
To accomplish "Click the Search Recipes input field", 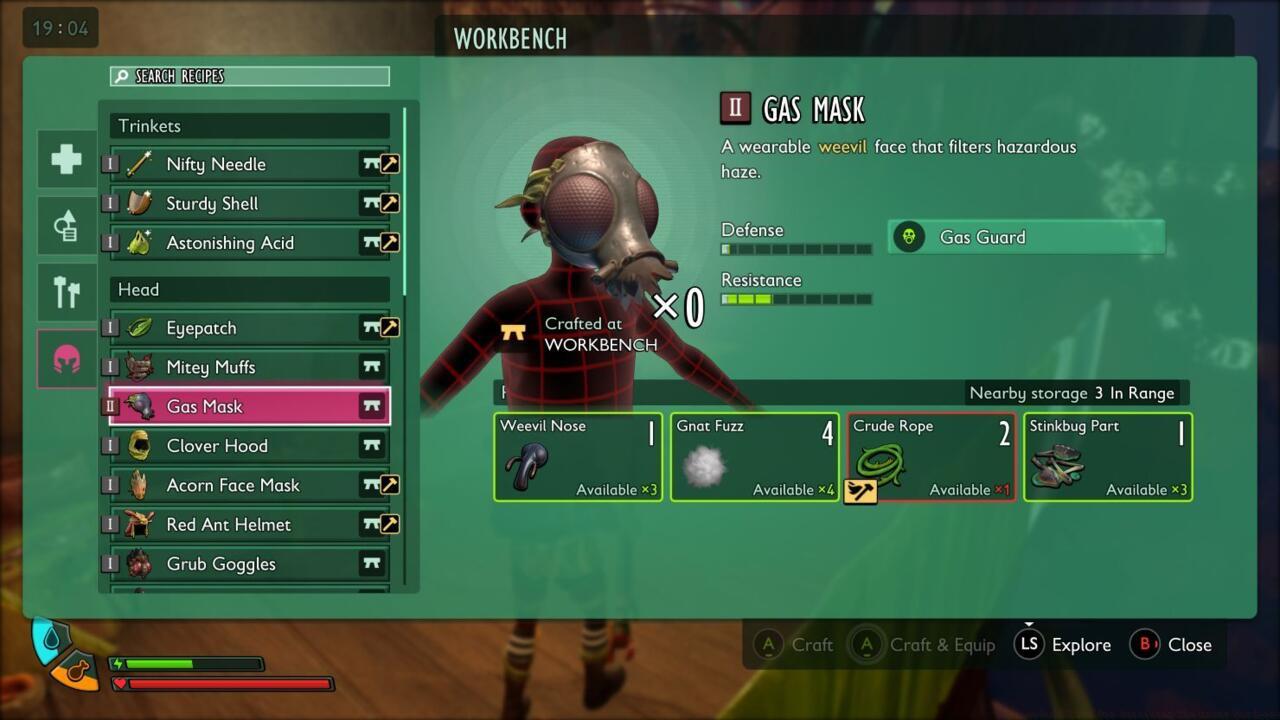I will coord(250,76).
